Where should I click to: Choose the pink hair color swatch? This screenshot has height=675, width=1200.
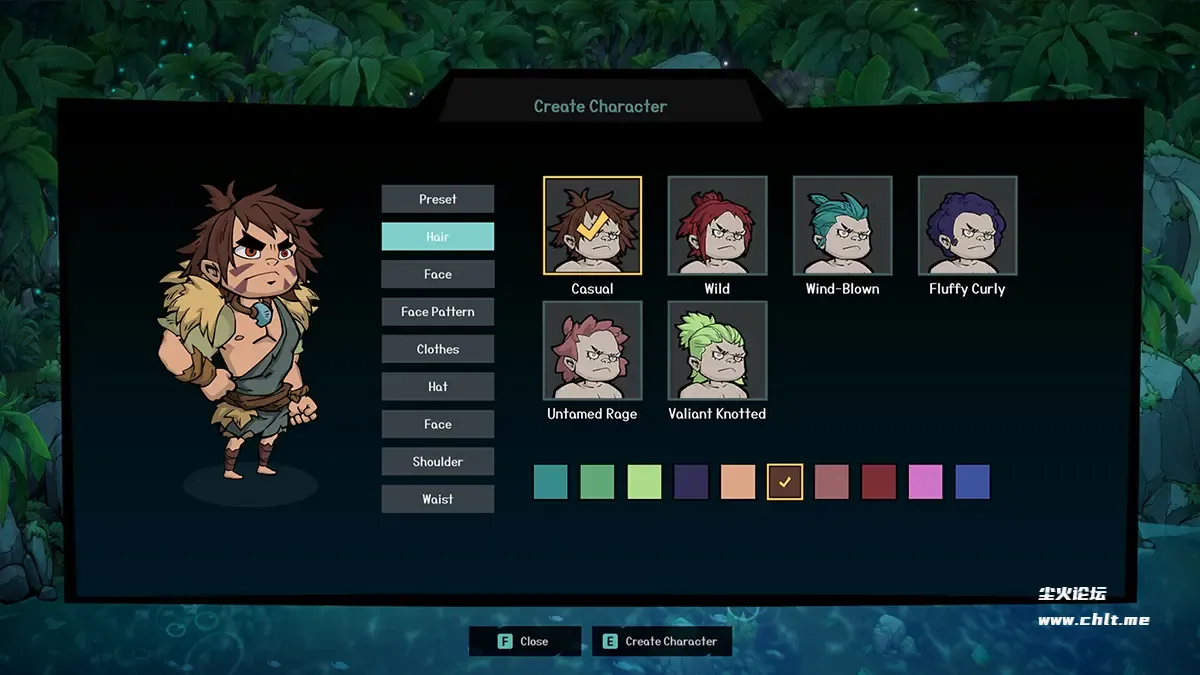coord(925,482)
